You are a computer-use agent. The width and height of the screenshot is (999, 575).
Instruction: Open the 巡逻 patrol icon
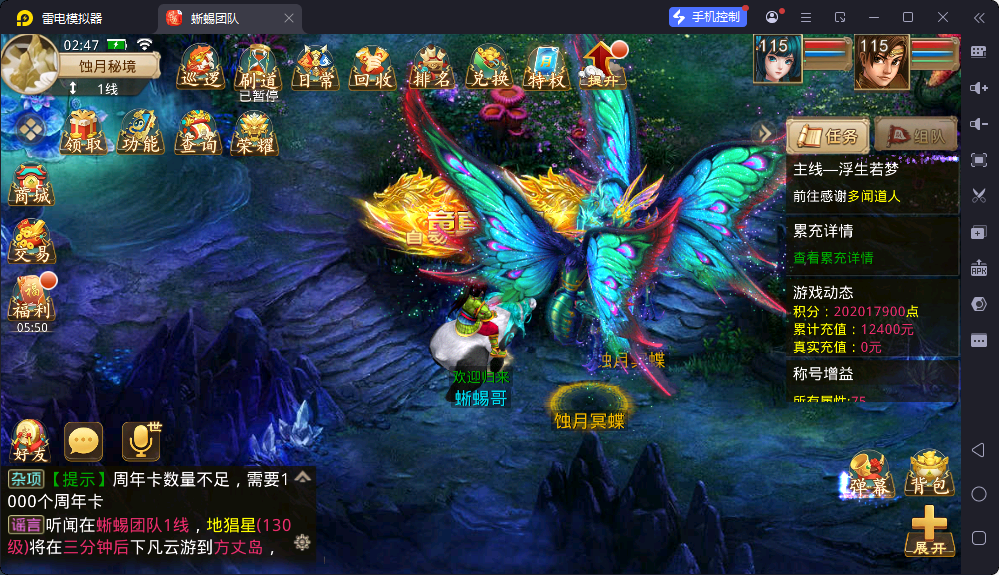click(201, 66)
